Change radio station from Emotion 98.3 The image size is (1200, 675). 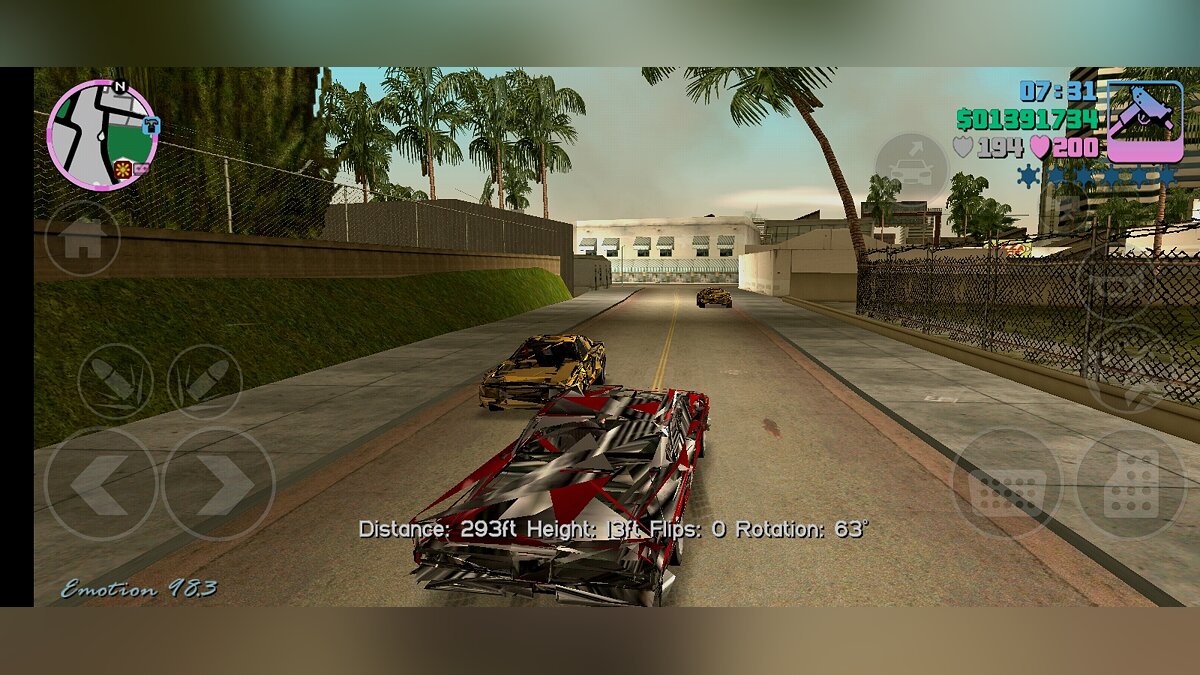(138, 589)
